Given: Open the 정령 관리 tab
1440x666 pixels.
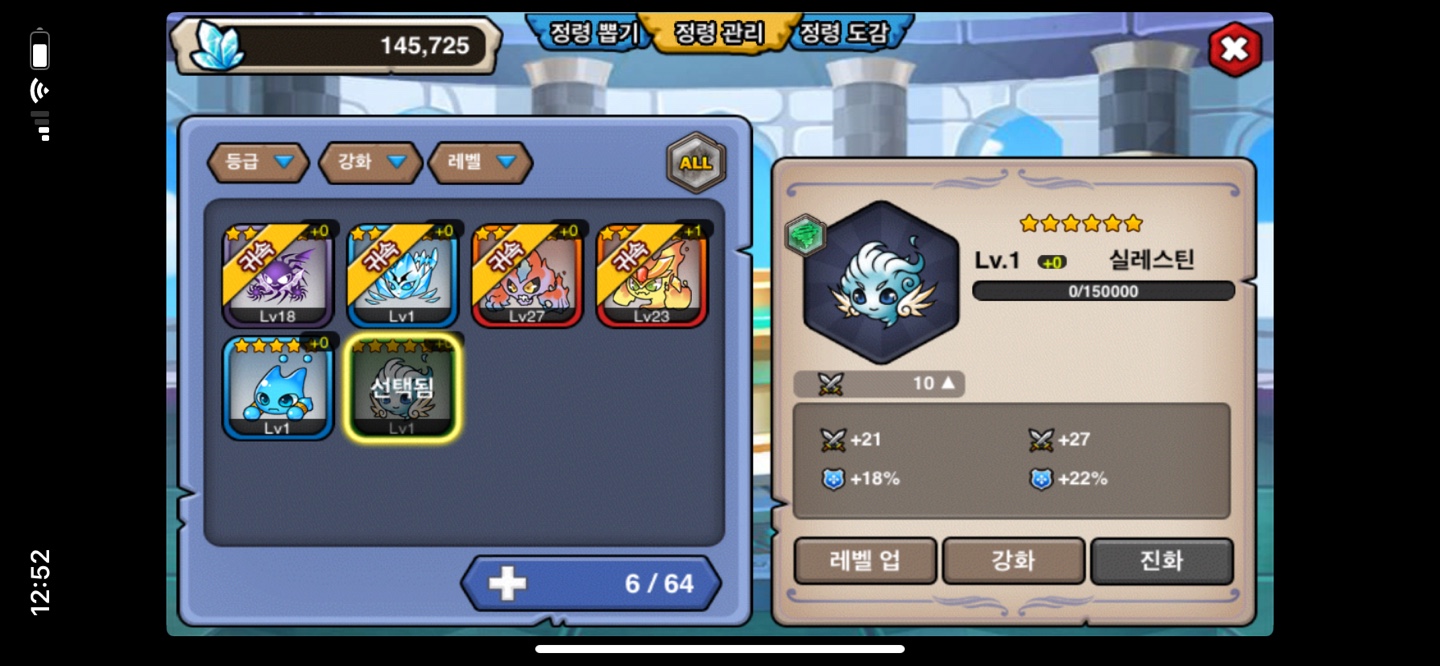Looking at the screenshot, I should coord(718,33).
